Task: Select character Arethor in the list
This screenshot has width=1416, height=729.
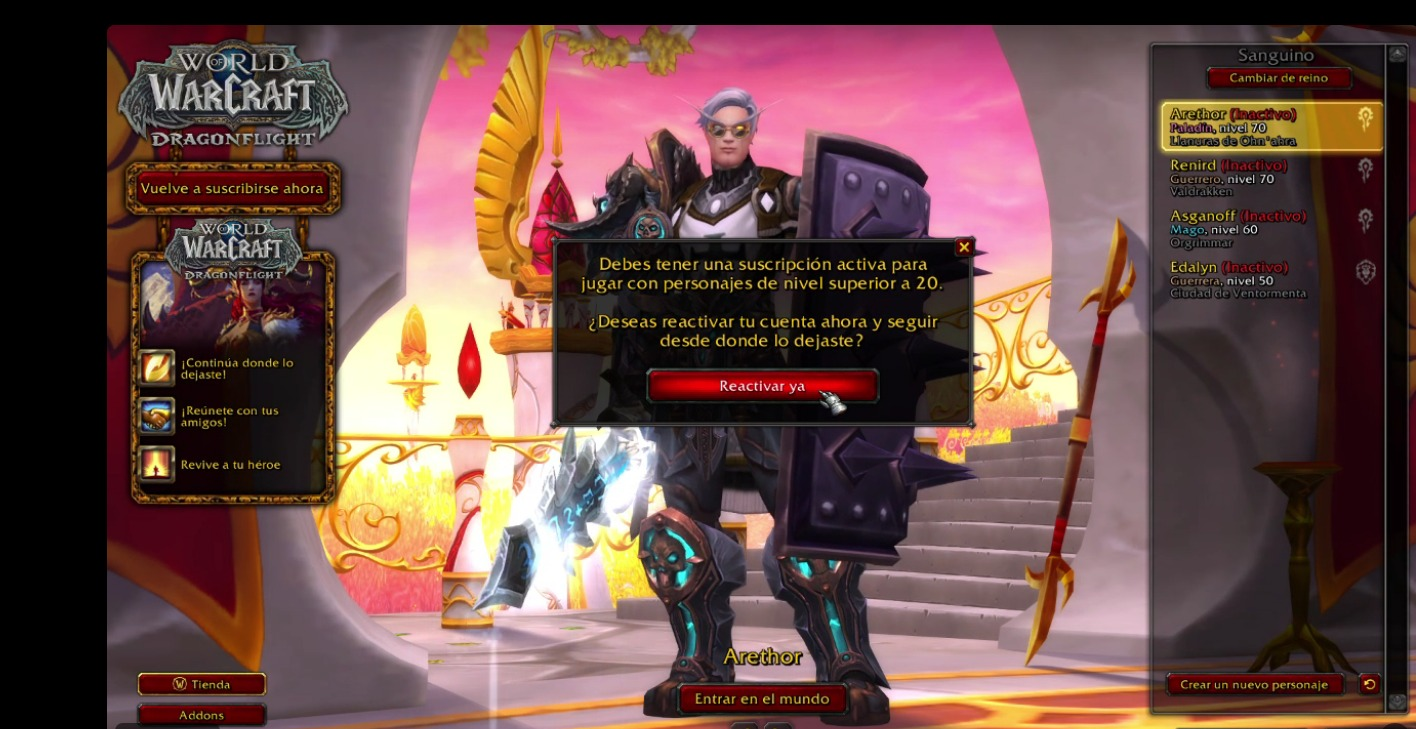Action: coord(1270,127)
